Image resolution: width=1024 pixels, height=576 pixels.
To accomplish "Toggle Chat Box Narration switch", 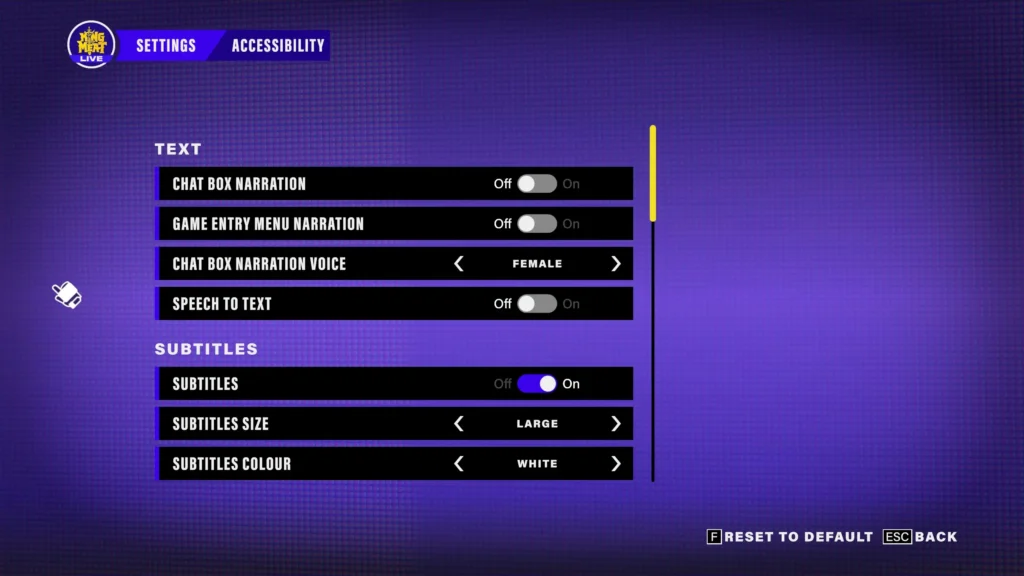I will point(537,184).
